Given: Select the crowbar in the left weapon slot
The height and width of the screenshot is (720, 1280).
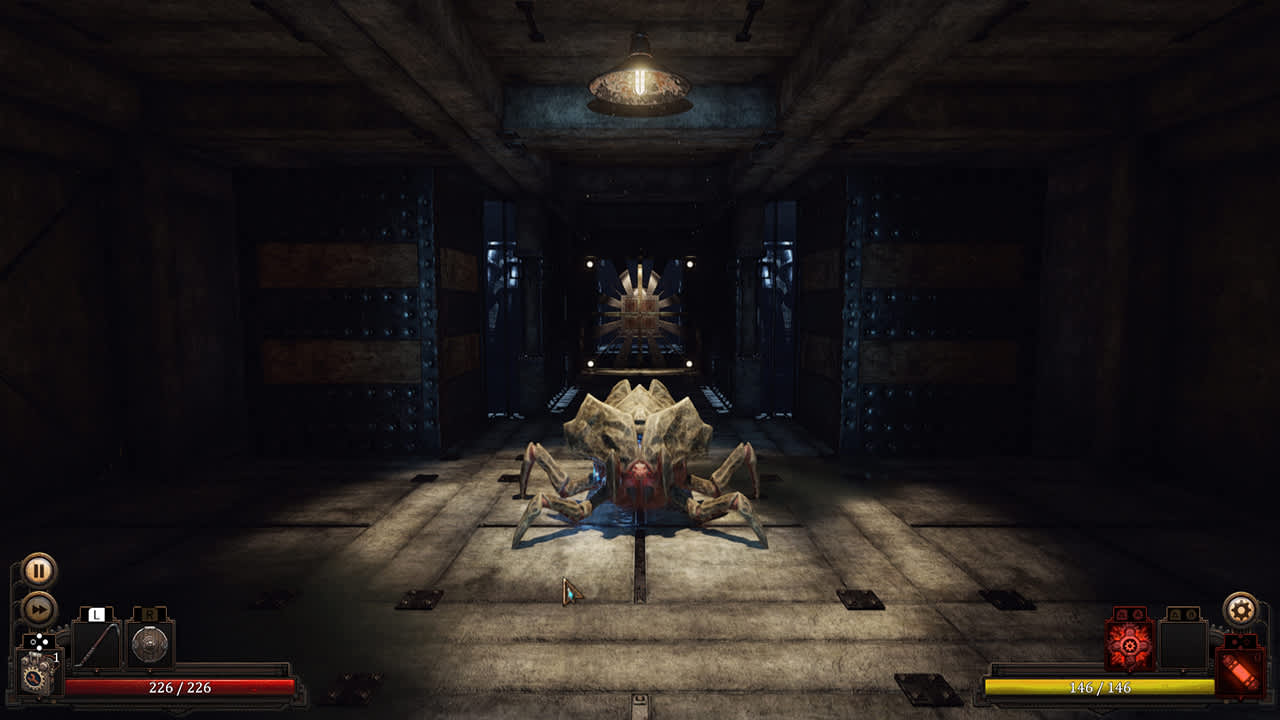Looking at the screenshot, I should [97, 647].
